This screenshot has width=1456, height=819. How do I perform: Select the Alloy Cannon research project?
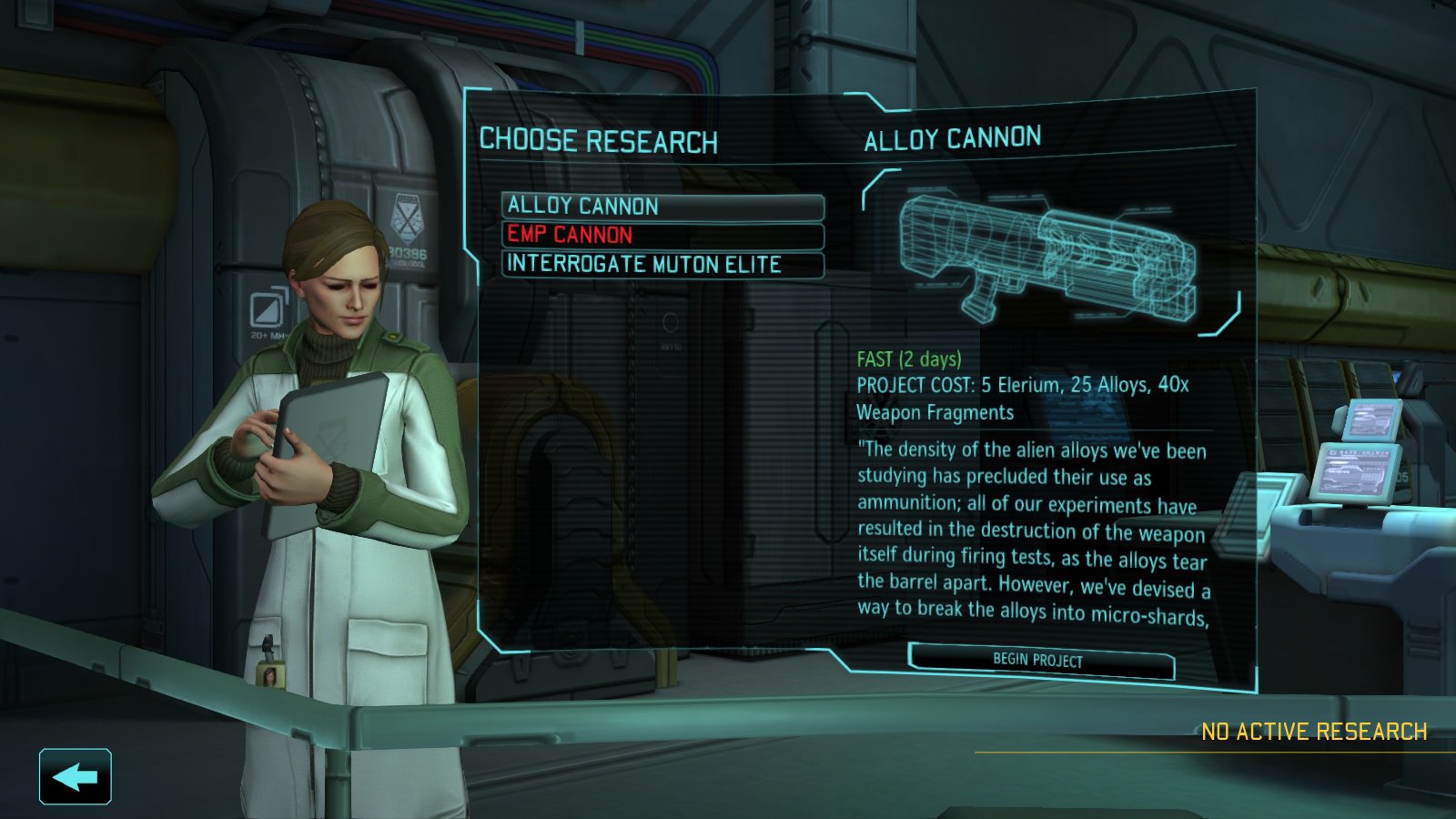[x=662, y=207]
